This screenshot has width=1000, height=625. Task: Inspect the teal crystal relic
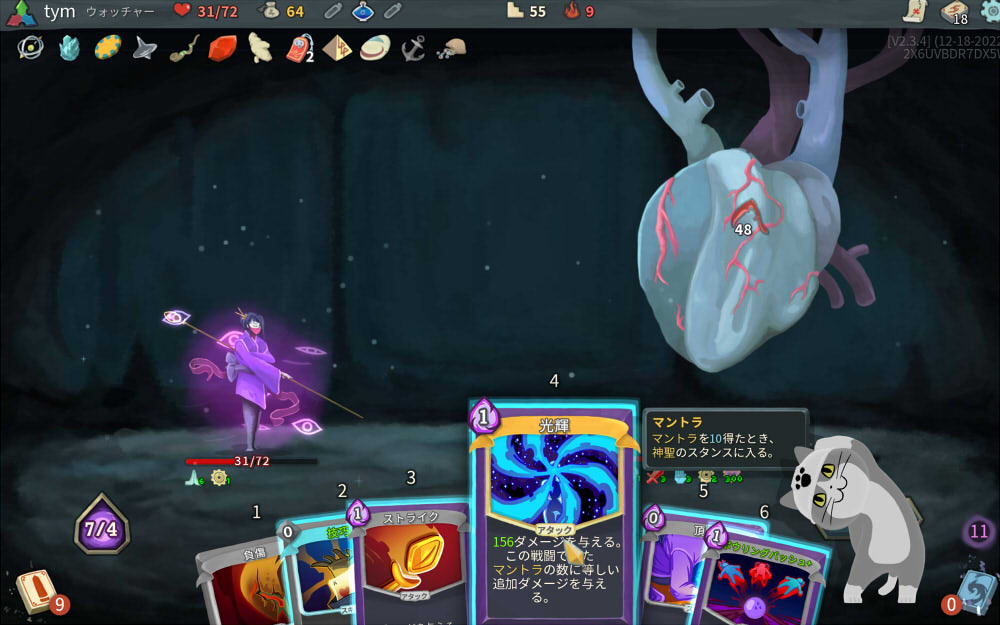(x=69, y=48)
